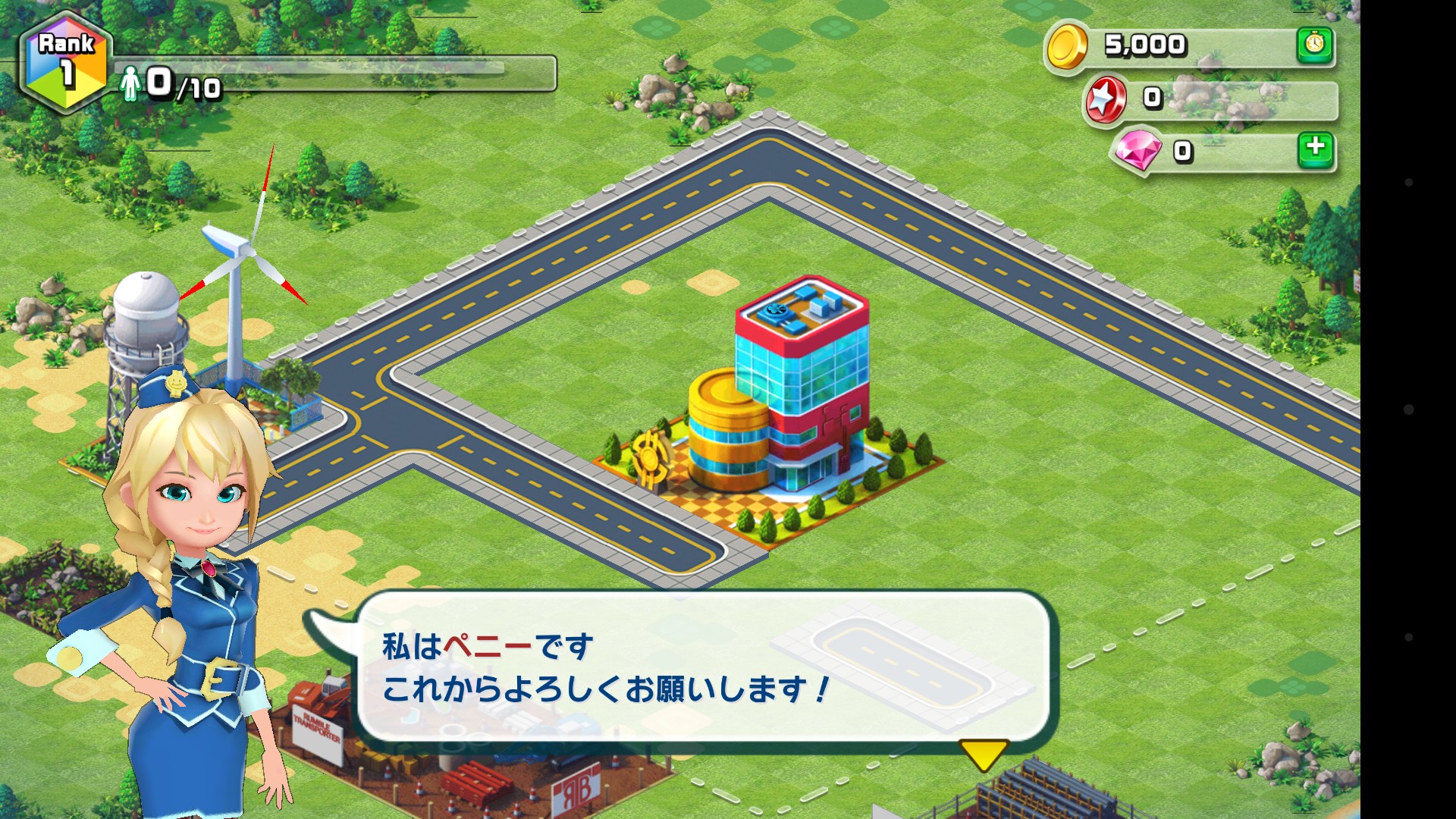The width and height of the screenshot is (1456, 819).
Task: Open the green timer button beside coins
Action: click(x=1315, y=45)
